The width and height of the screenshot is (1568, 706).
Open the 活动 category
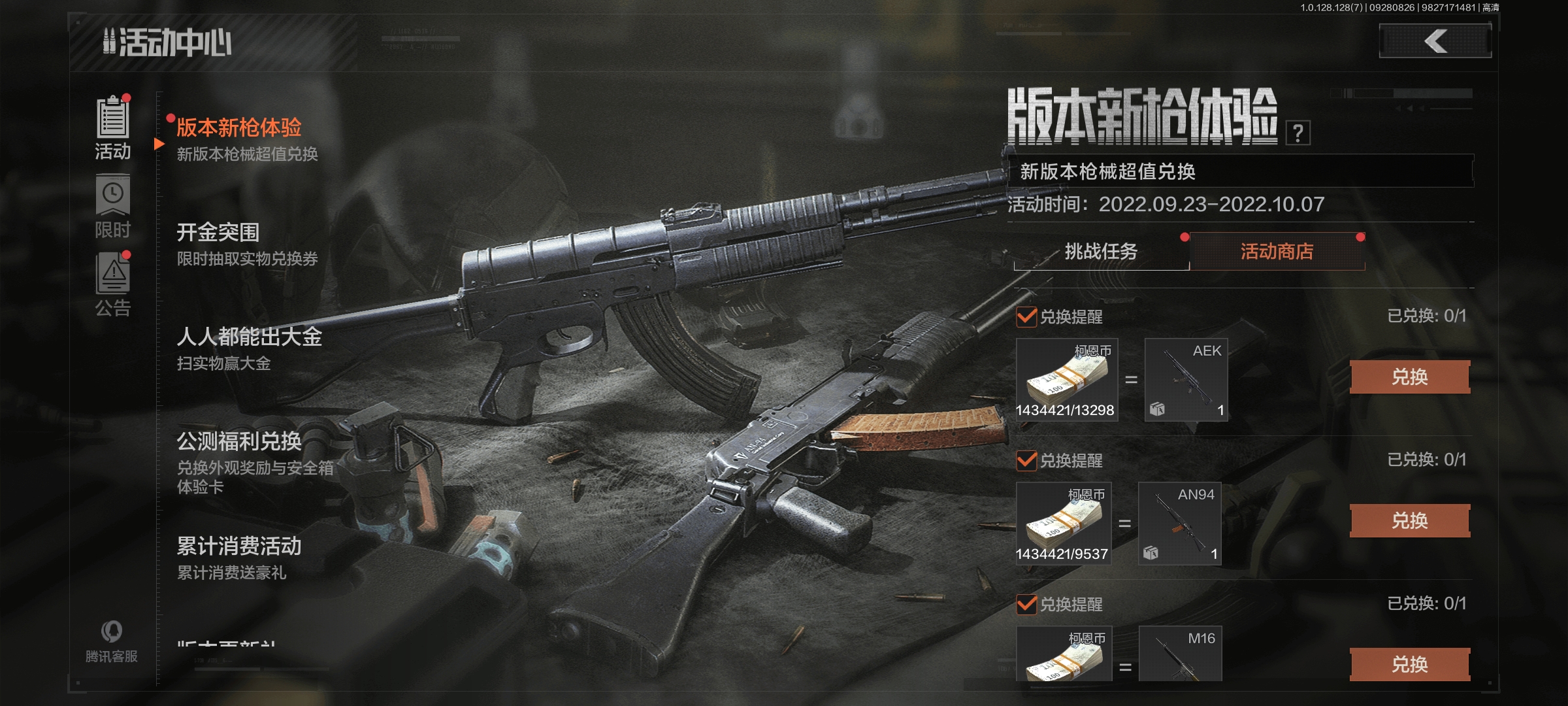[x=113, y=128]
